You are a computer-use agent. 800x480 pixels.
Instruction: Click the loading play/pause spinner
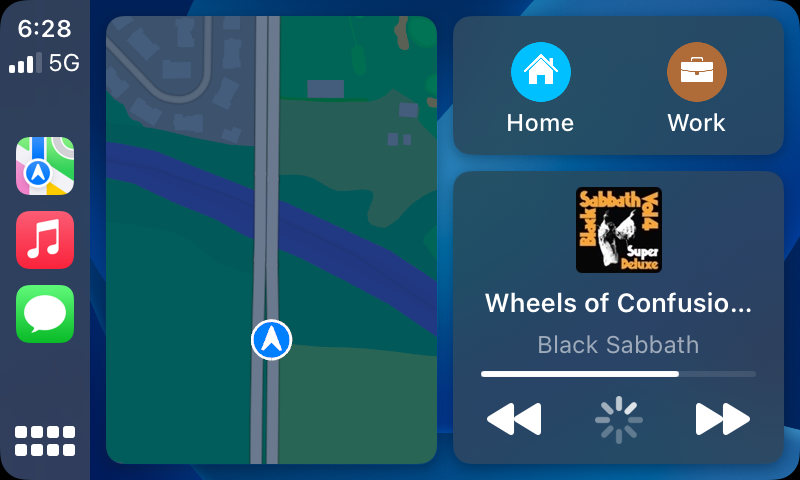click(x=618, y=419)
